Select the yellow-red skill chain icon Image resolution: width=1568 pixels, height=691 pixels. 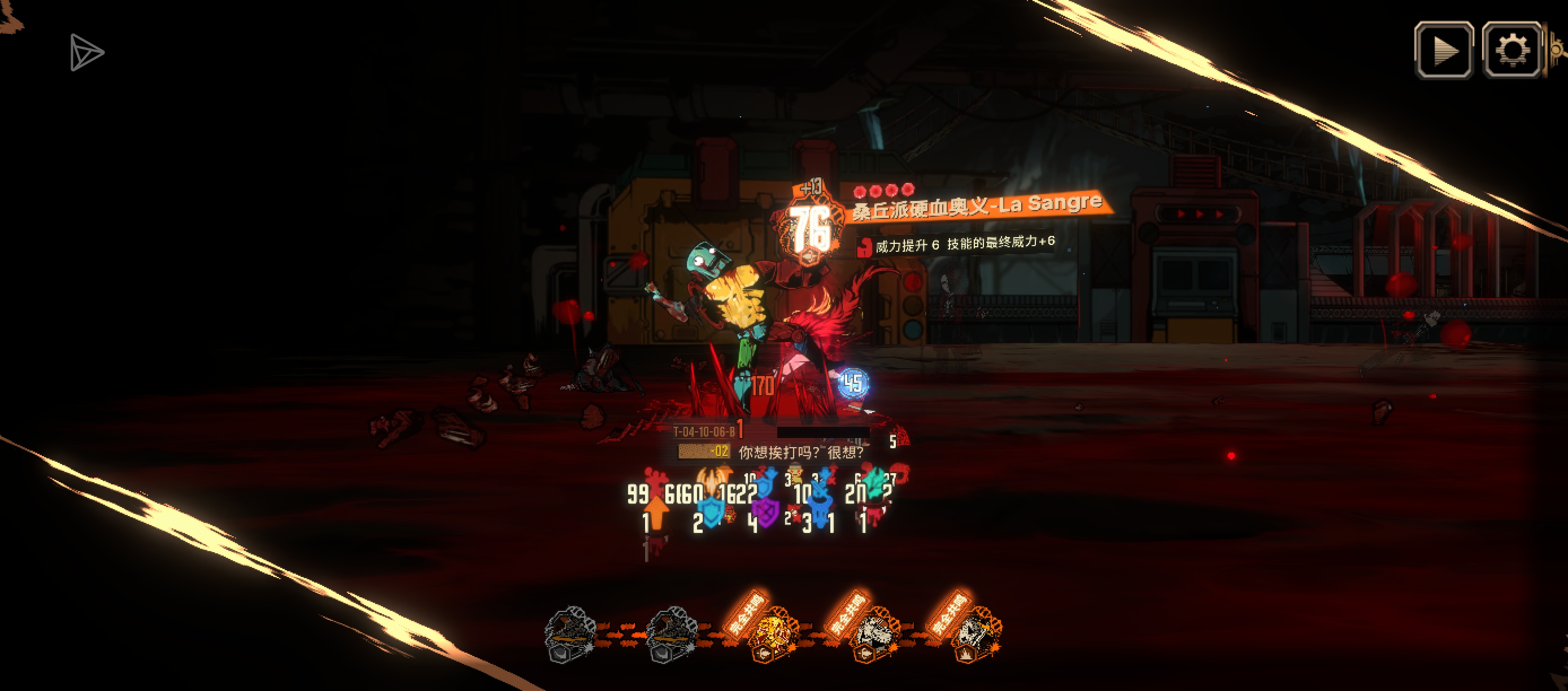[x=773, y=635]
